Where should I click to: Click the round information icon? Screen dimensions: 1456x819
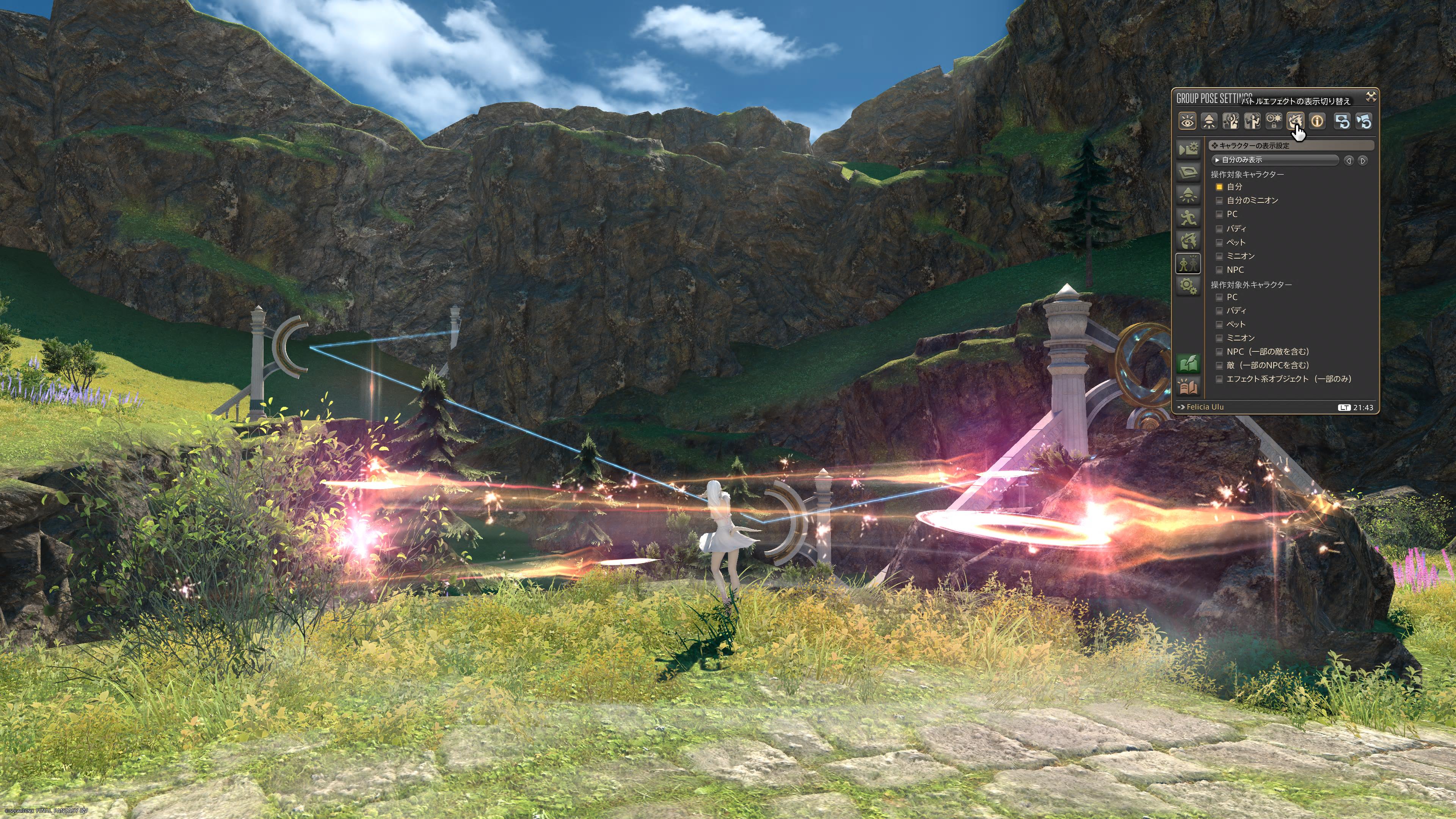[x=1317, y=121]
